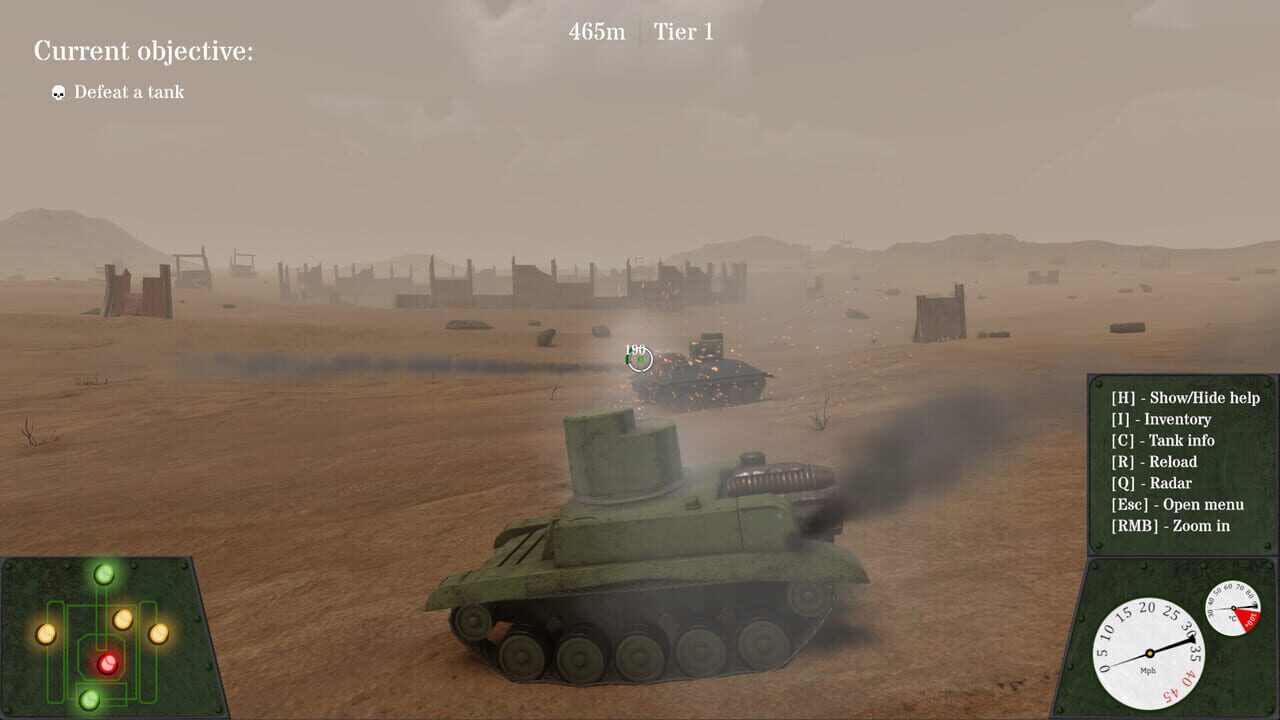Screen dimensions: 1280x720
Task: Click the yellow turret light on the damage panel
Action: (122, 619)
